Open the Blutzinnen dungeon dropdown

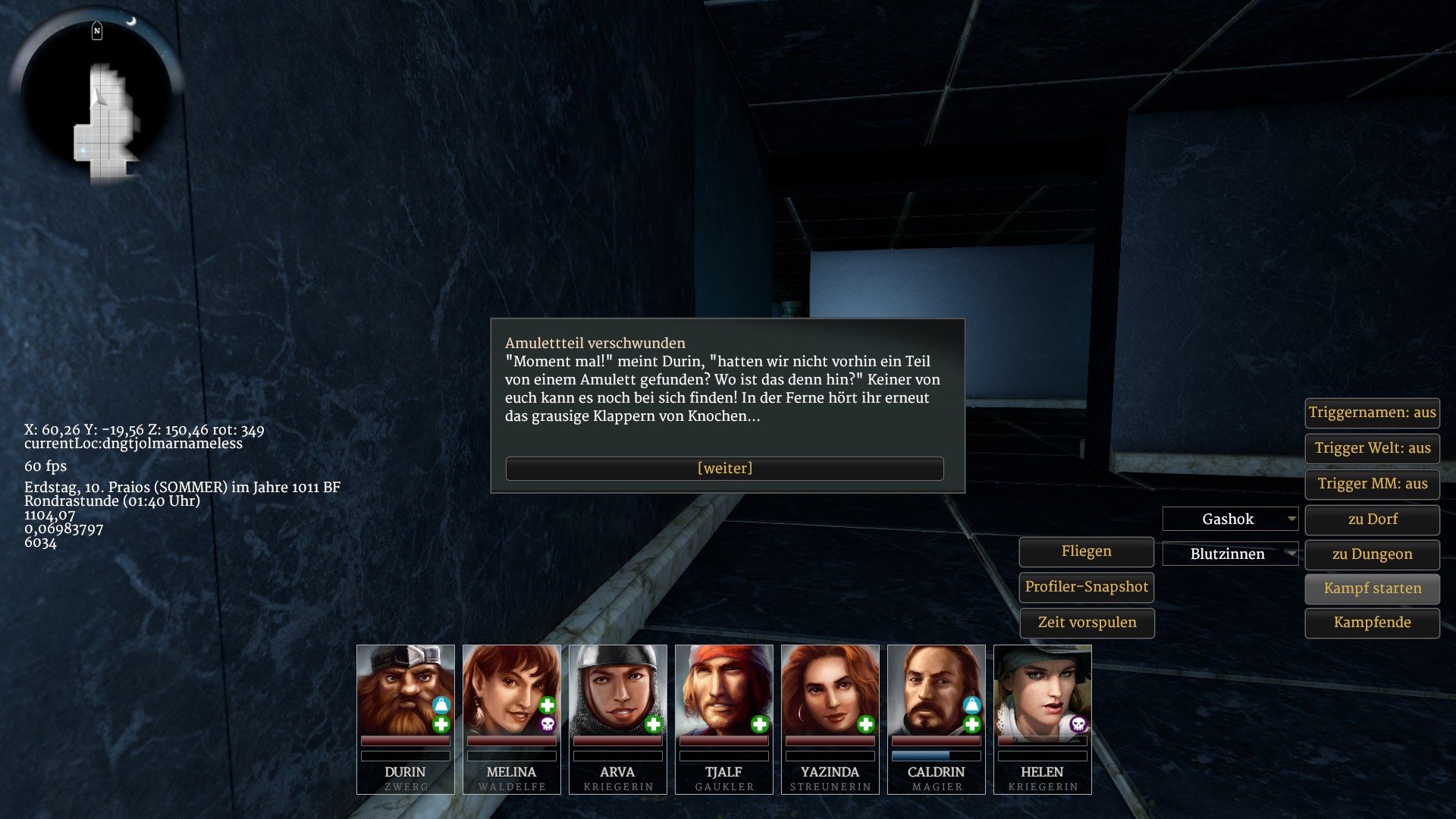click(1230, 554)
